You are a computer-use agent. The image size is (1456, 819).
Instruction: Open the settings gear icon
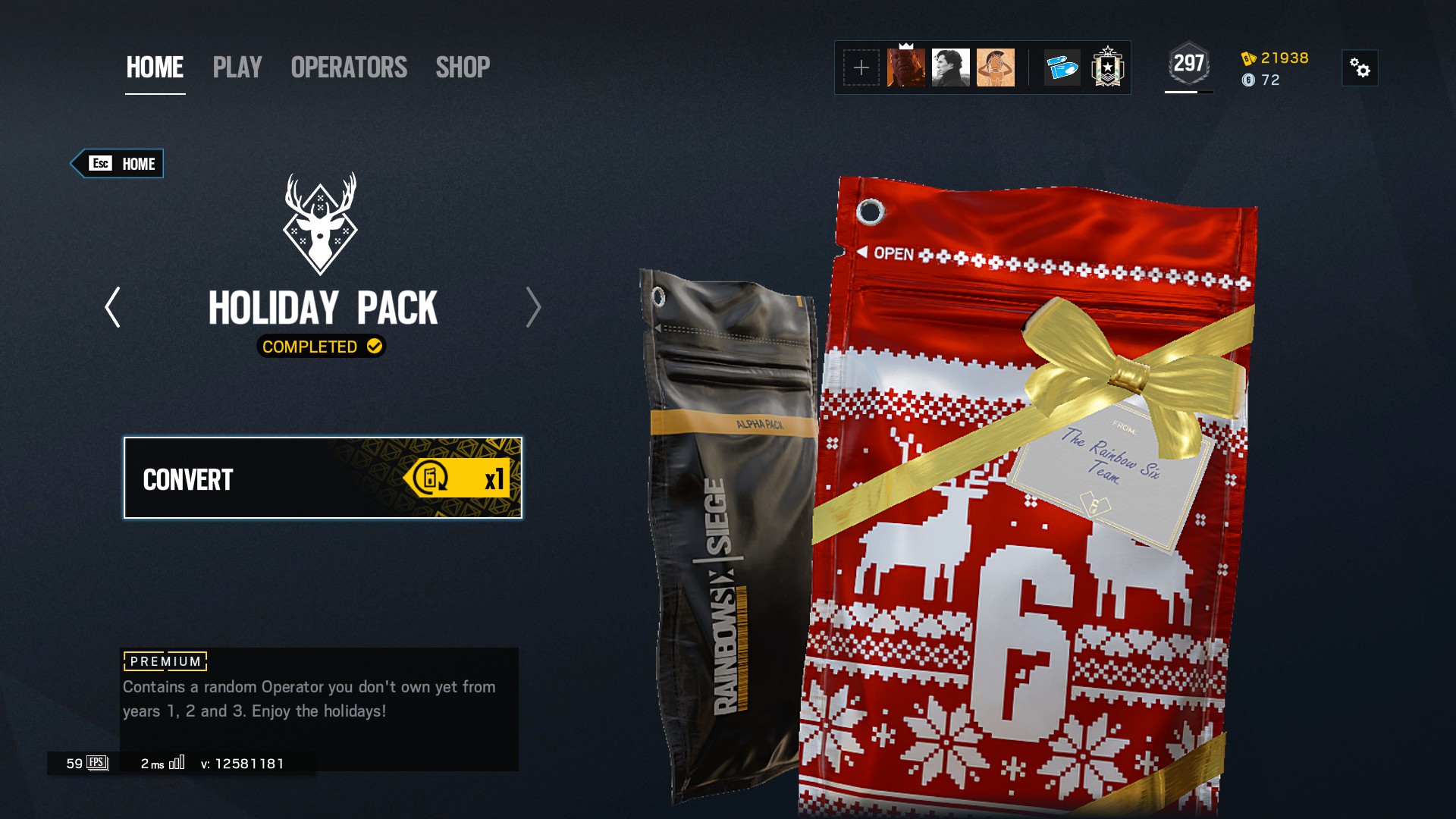(1360, 68)
